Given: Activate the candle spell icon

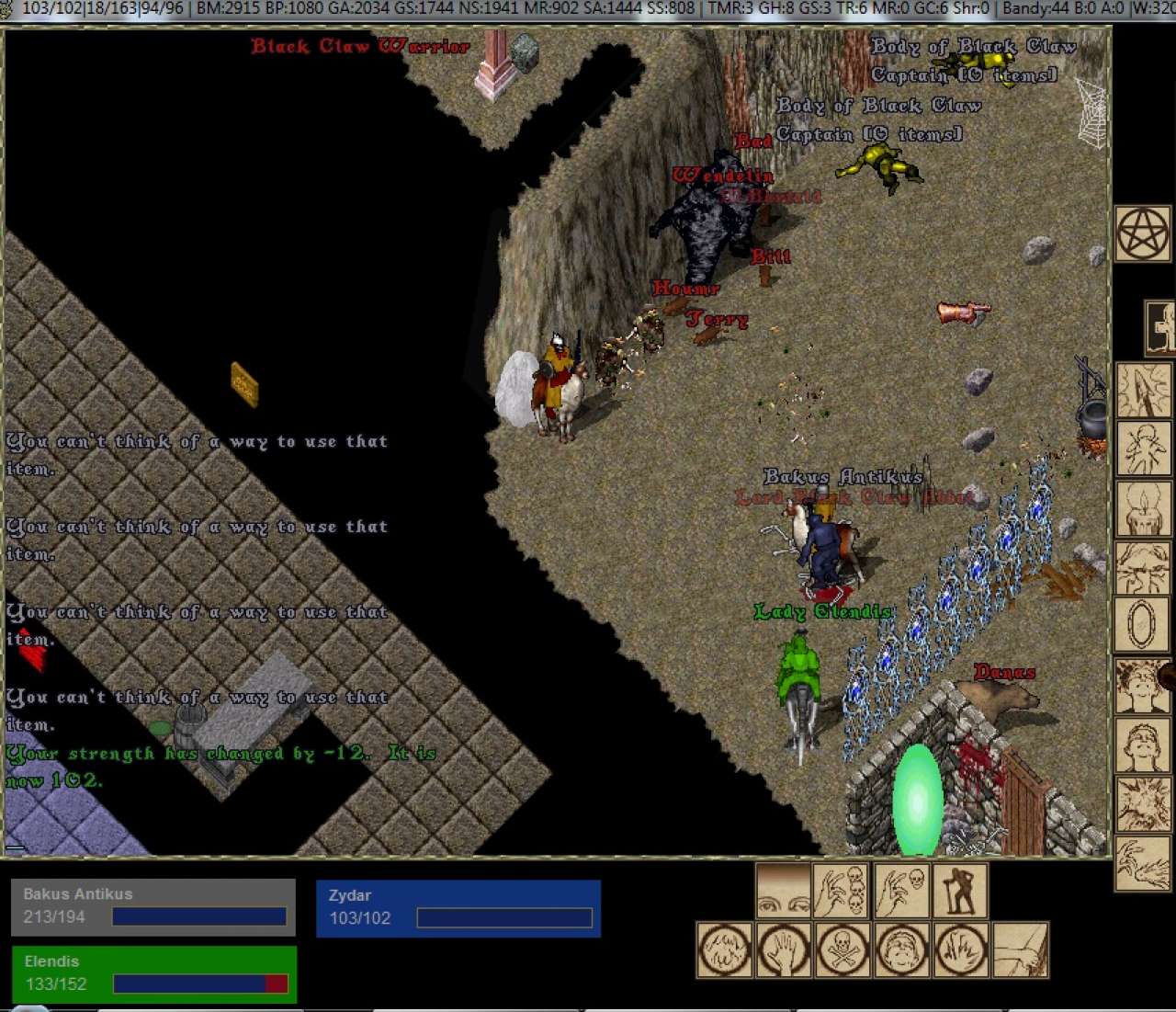Looking at the screenshot, I should pyautogui.click(x=1142, y=508).
